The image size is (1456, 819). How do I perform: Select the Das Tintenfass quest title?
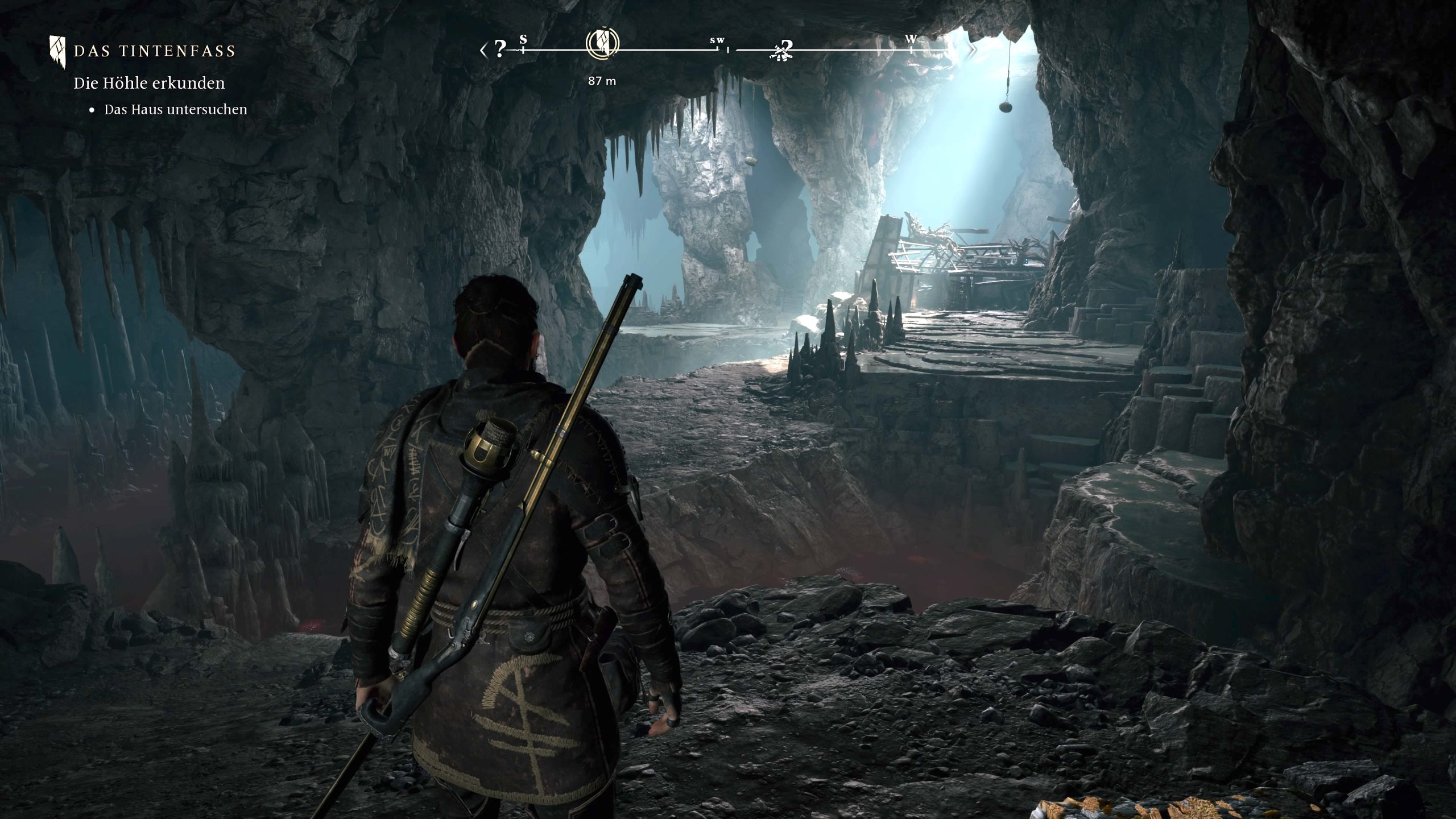click(154, 51)
